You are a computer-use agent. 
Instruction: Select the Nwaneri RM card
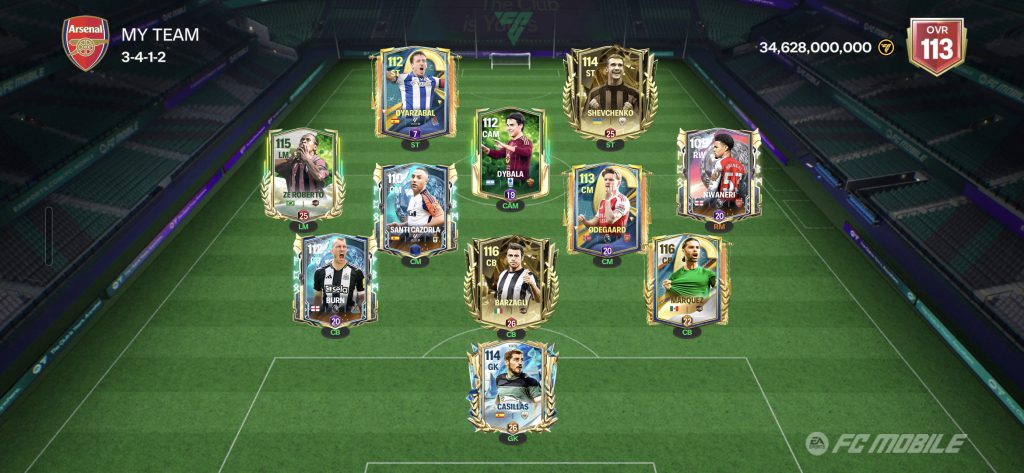(718, 175)
